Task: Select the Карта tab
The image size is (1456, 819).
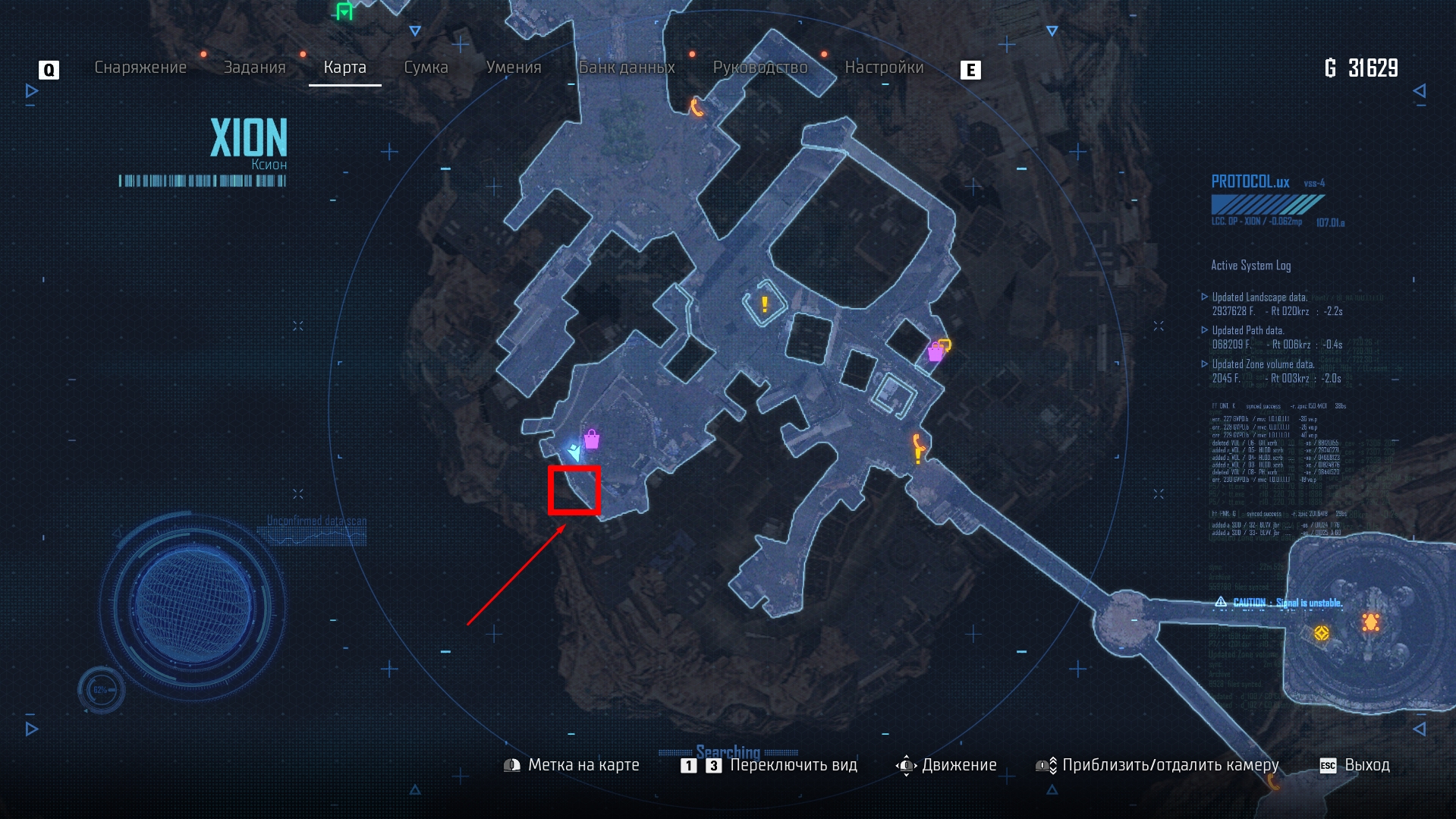Action: (x=344, y=68)
